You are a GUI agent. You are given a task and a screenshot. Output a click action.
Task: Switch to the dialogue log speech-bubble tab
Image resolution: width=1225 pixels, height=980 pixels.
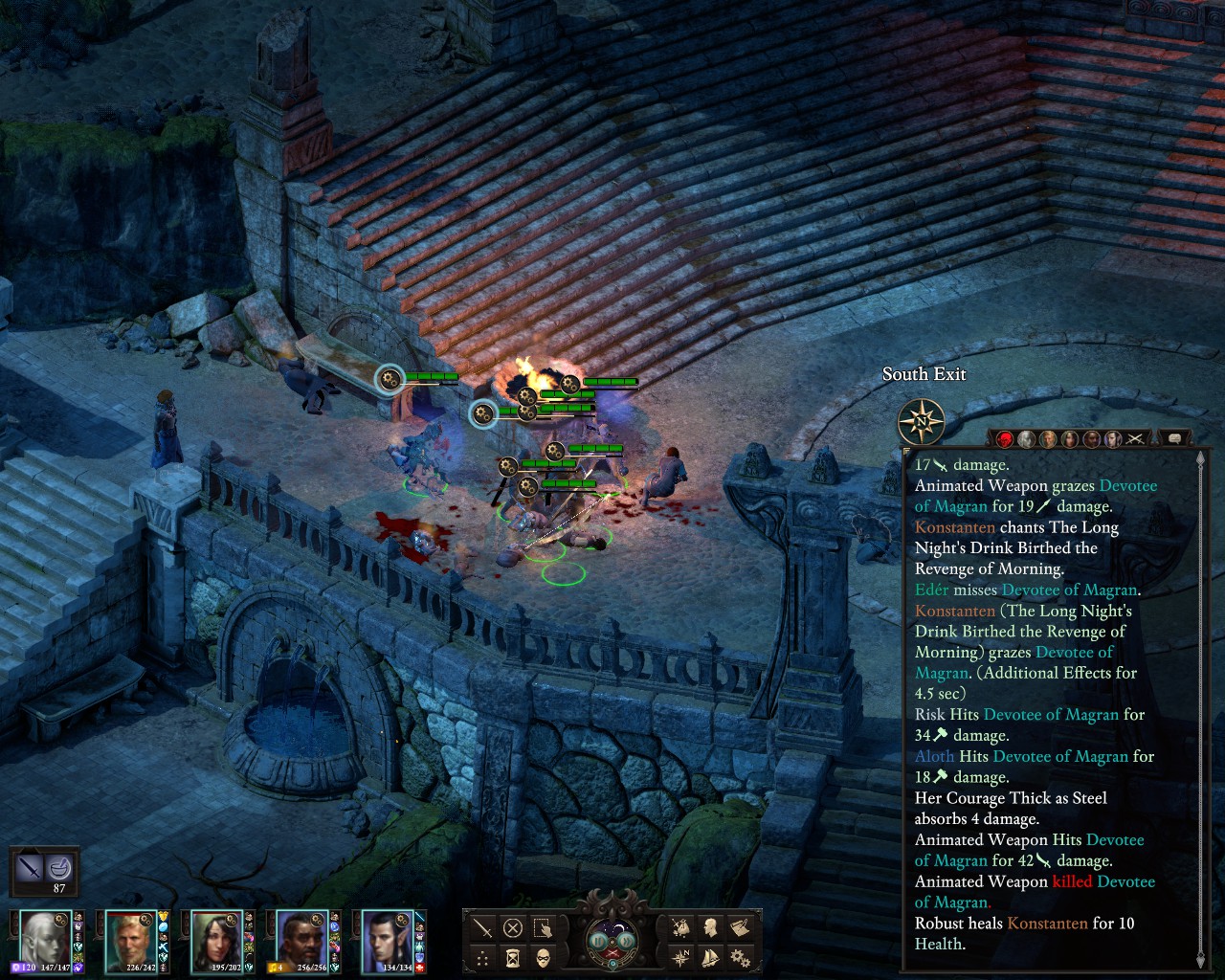pos(1174,438)
